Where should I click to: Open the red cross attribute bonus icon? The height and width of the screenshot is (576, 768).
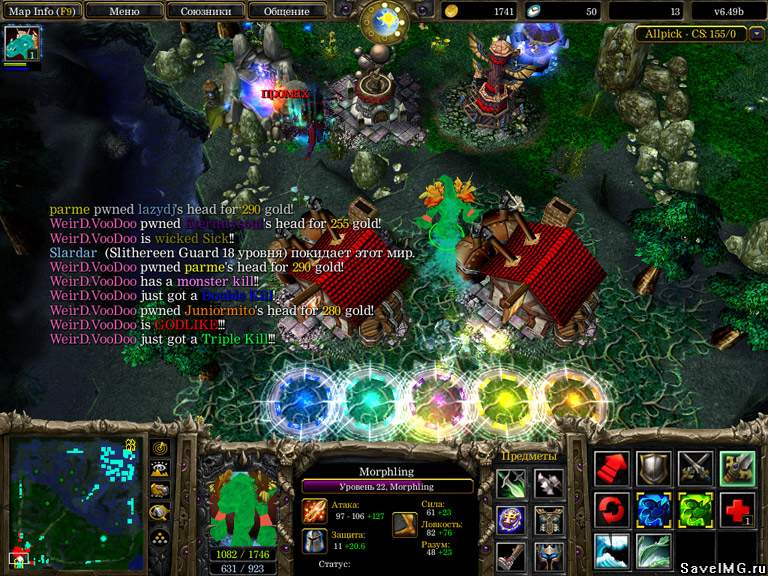(737, 510)
